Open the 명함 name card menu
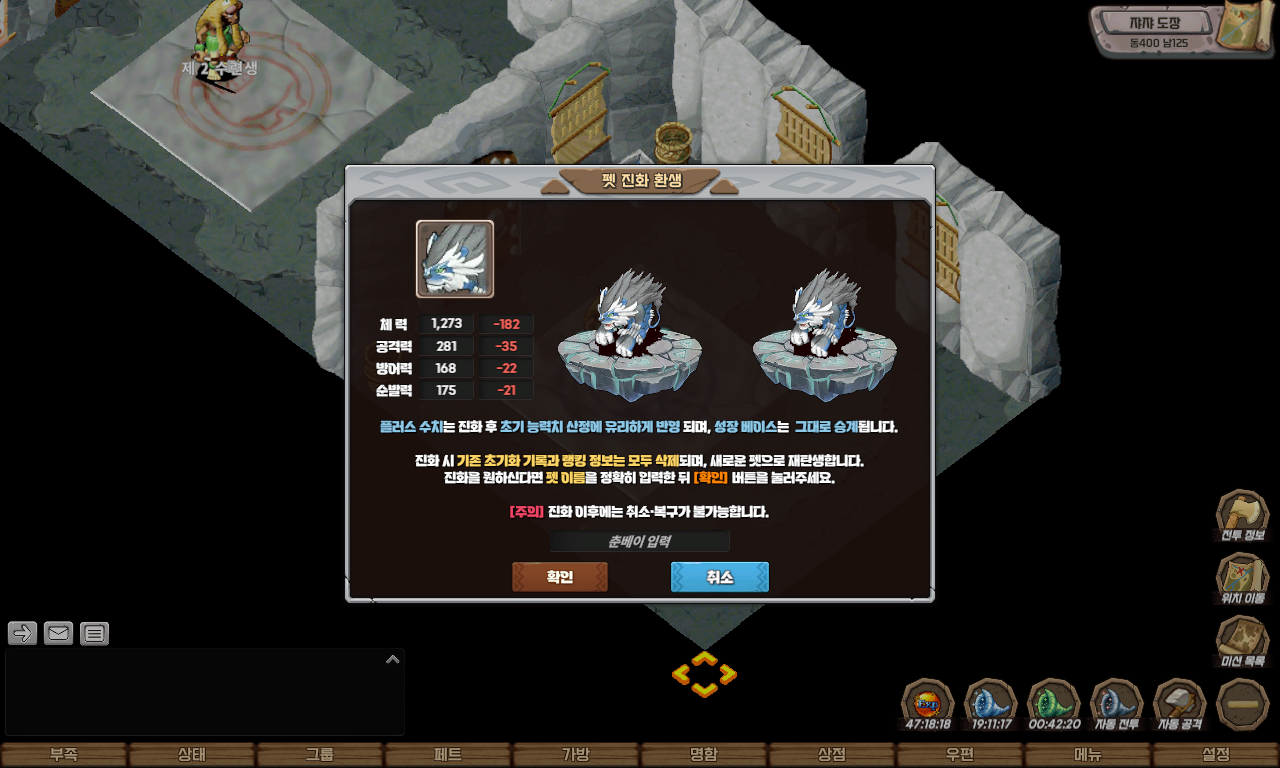 704,755
